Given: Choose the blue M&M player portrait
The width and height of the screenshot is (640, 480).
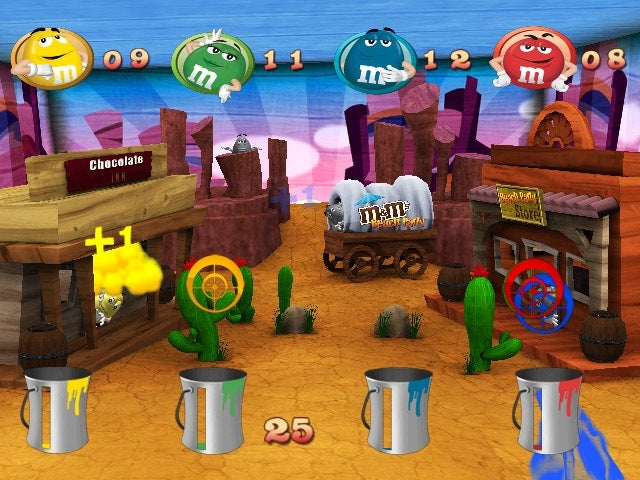Looking at the screenshot, I should (374, 62).
